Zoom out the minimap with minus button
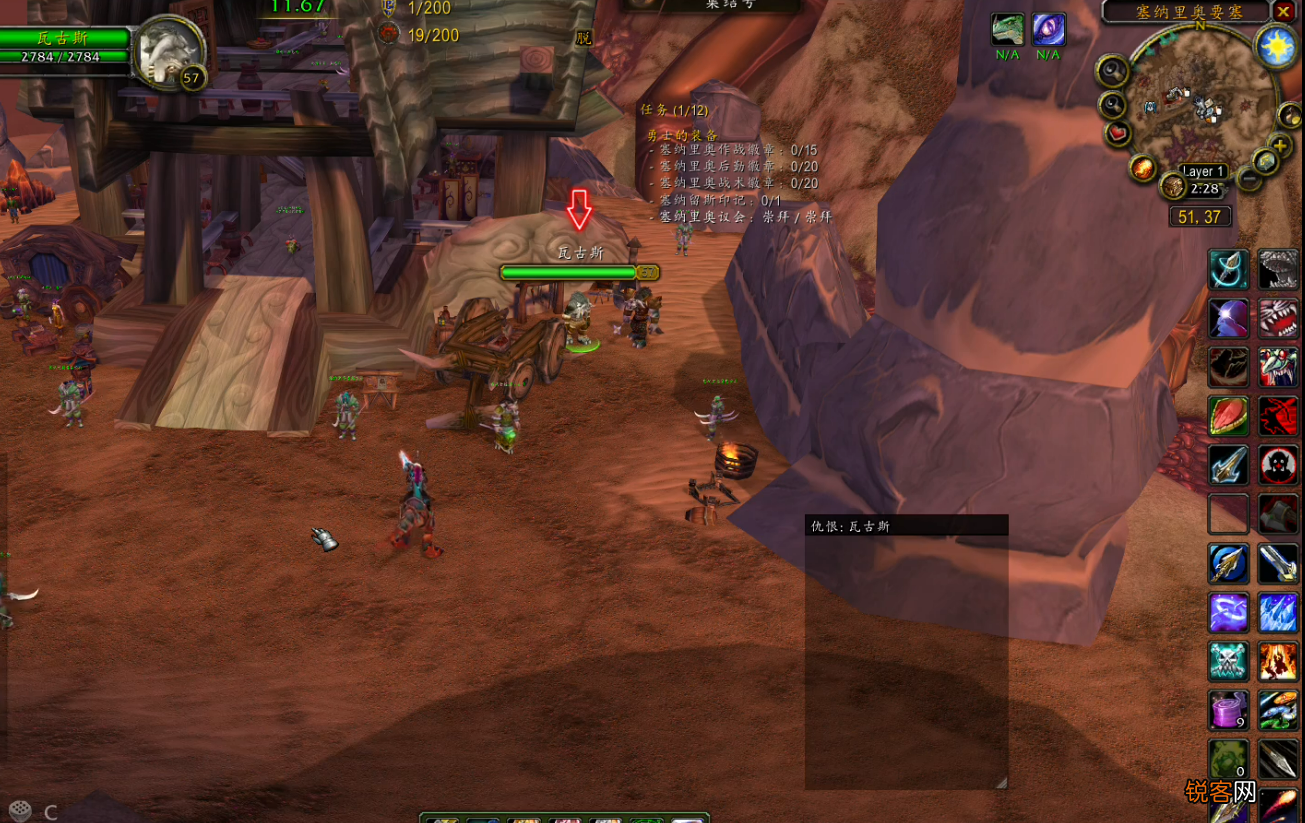The width and height of the screenshot is (1305, 823). click(x=1249, y=180)
